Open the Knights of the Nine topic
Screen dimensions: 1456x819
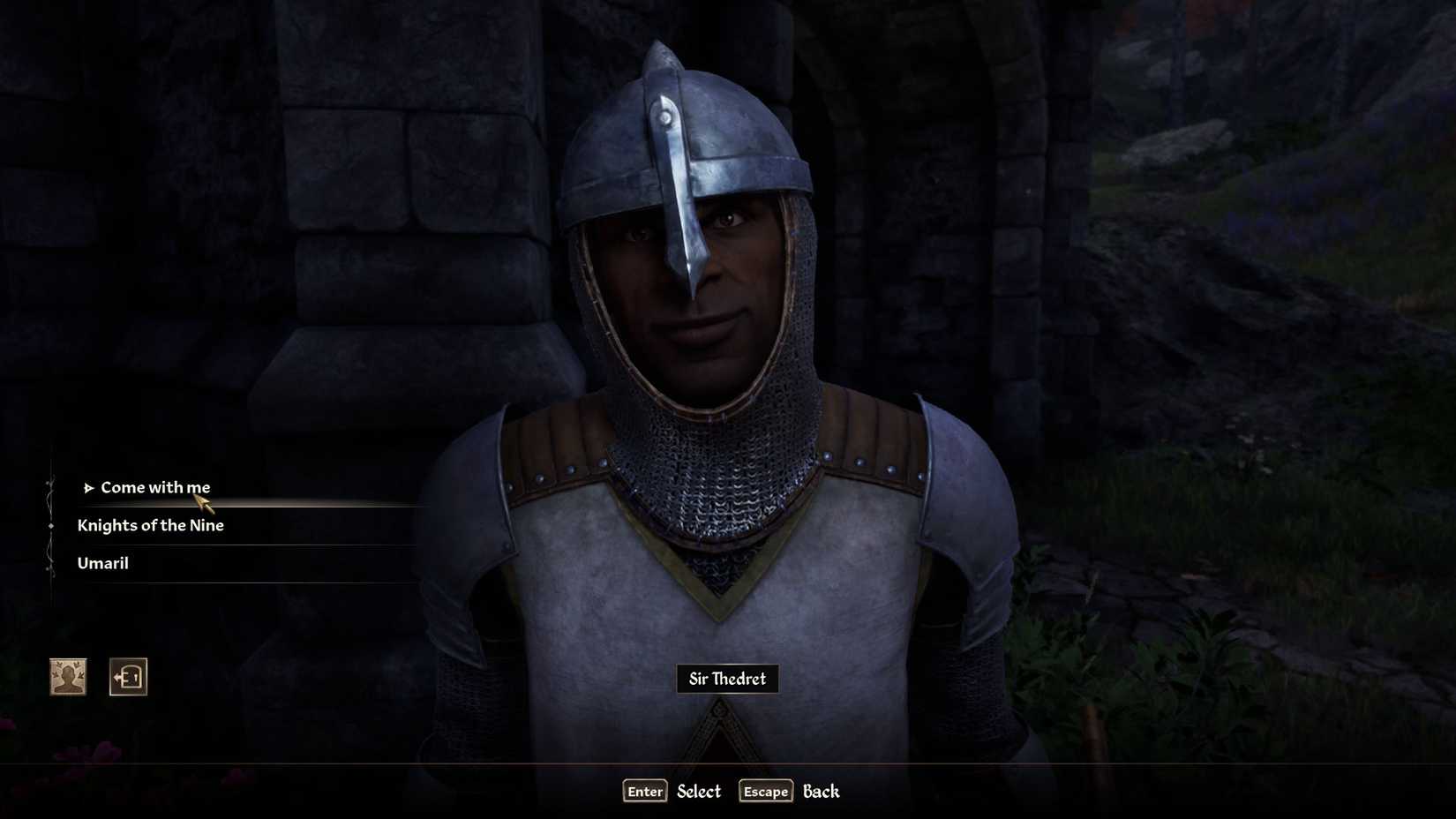[x=151, y=525]
